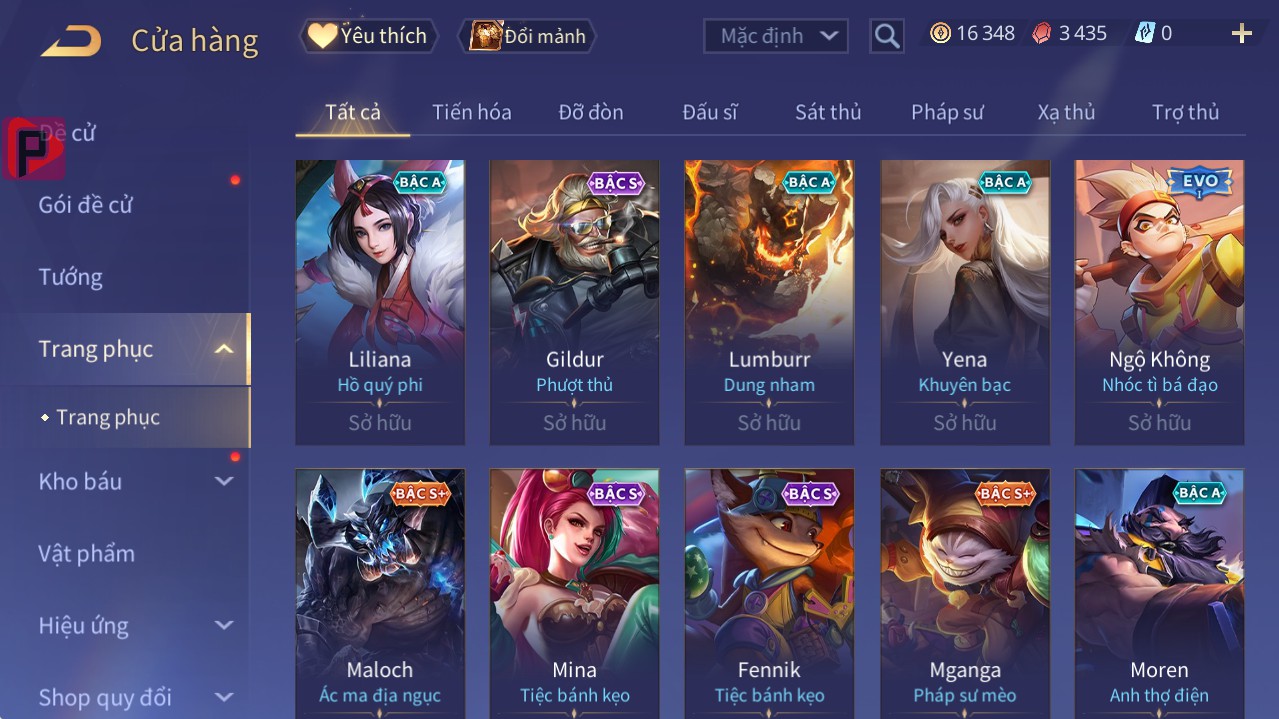The image size is (1279, 719).
Task: Choose the Pháp sư tab
Action: (947, 112)
